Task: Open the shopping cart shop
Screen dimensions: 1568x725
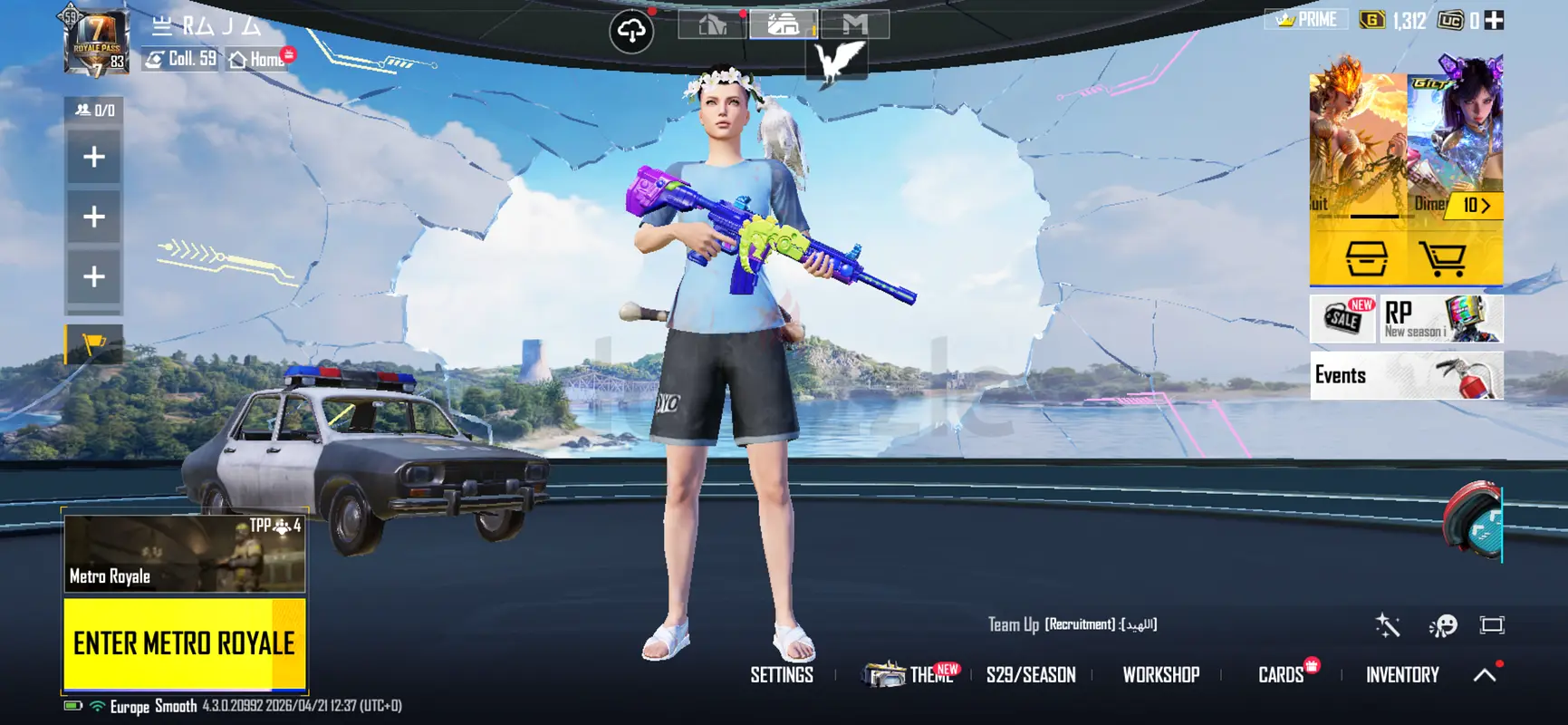Action: pyautogui.click(x=1442, y=259)
